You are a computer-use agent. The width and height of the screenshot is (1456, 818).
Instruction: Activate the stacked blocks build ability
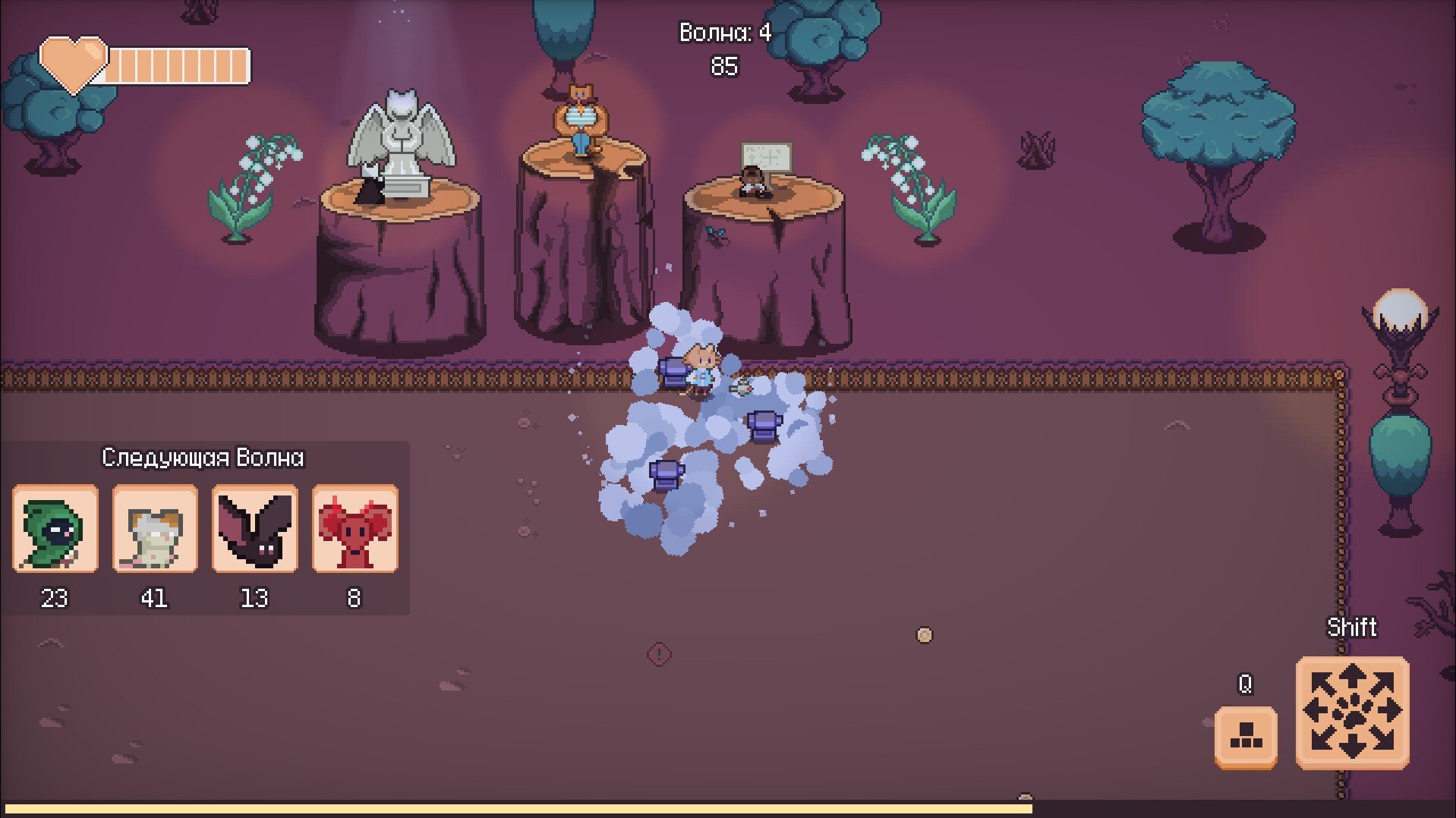point(1245,737)
